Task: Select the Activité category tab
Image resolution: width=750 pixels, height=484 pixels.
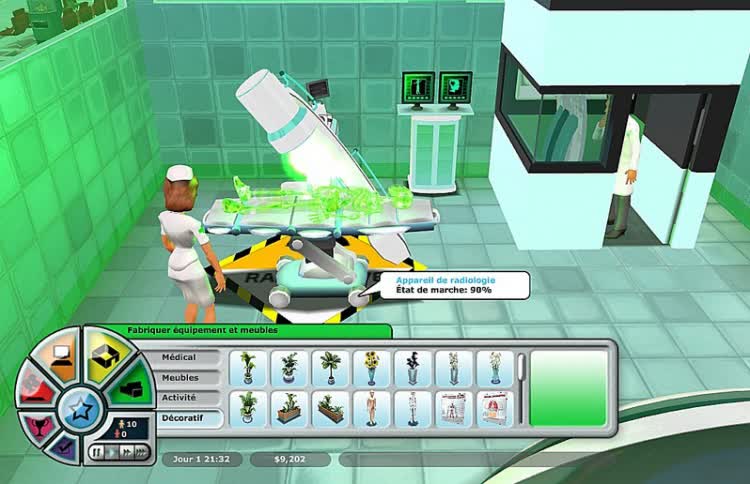Action: tap(180, 398)
